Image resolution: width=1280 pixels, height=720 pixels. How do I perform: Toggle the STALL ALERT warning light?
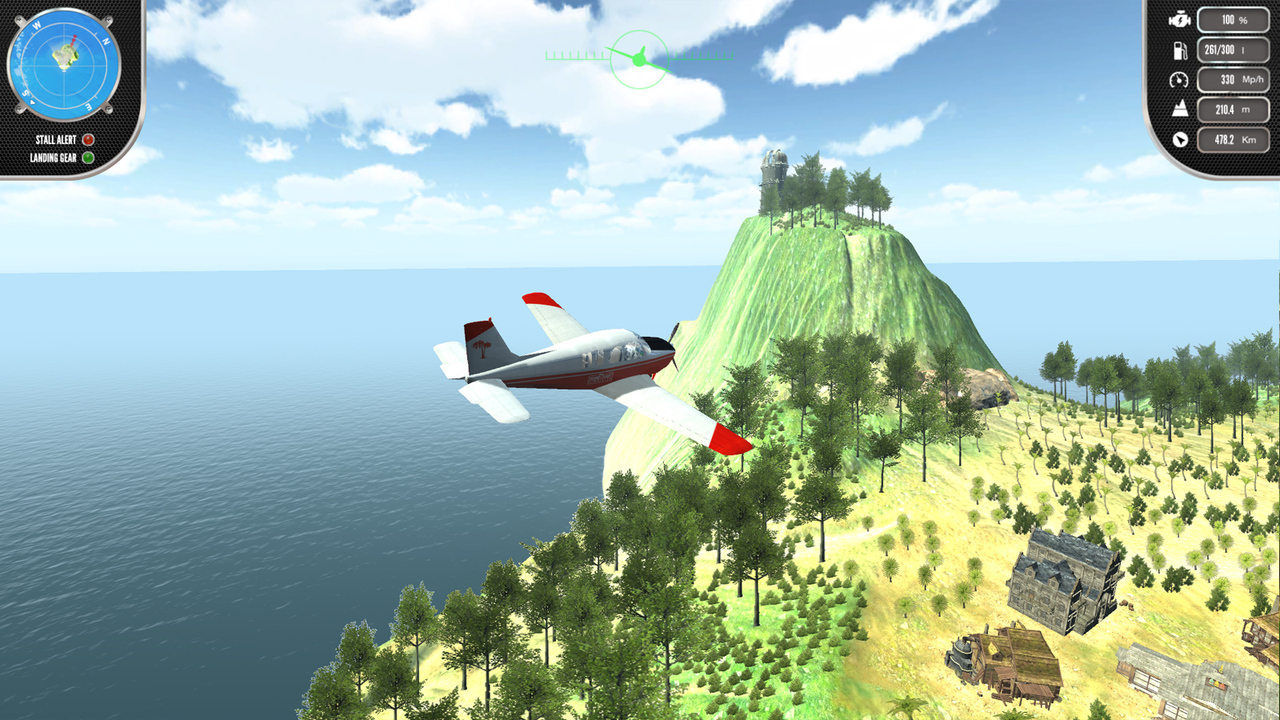pyautogui.click(x=86, y=141)
